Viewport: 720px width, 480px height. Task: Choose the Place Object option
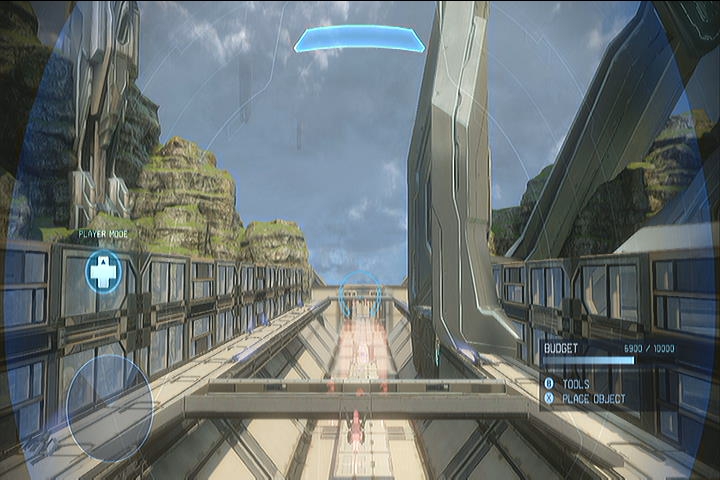pyautogui.click(x=592, y=399)
